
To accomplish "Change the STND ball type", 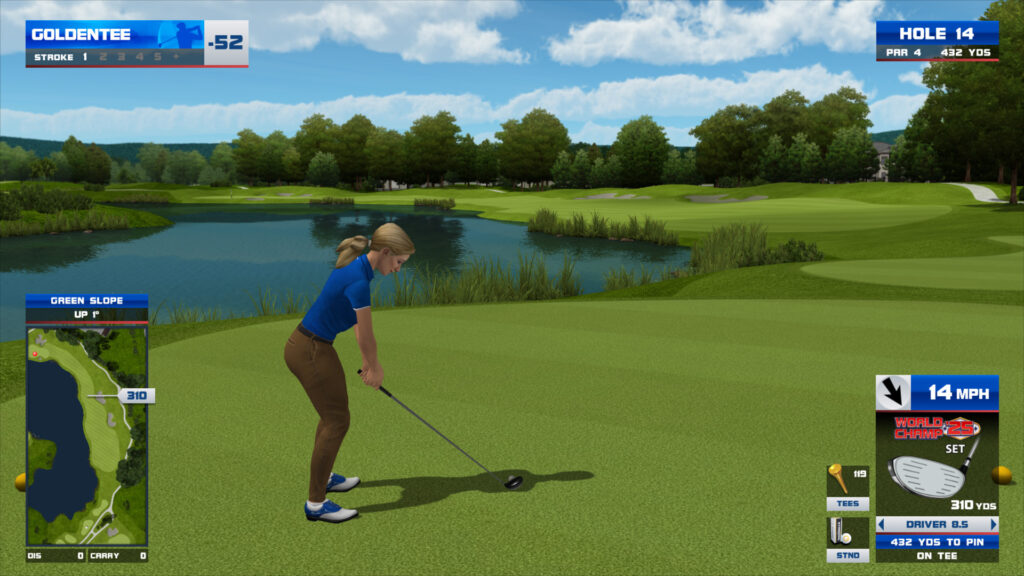I will pyautogui.click(x=847, y=555).
